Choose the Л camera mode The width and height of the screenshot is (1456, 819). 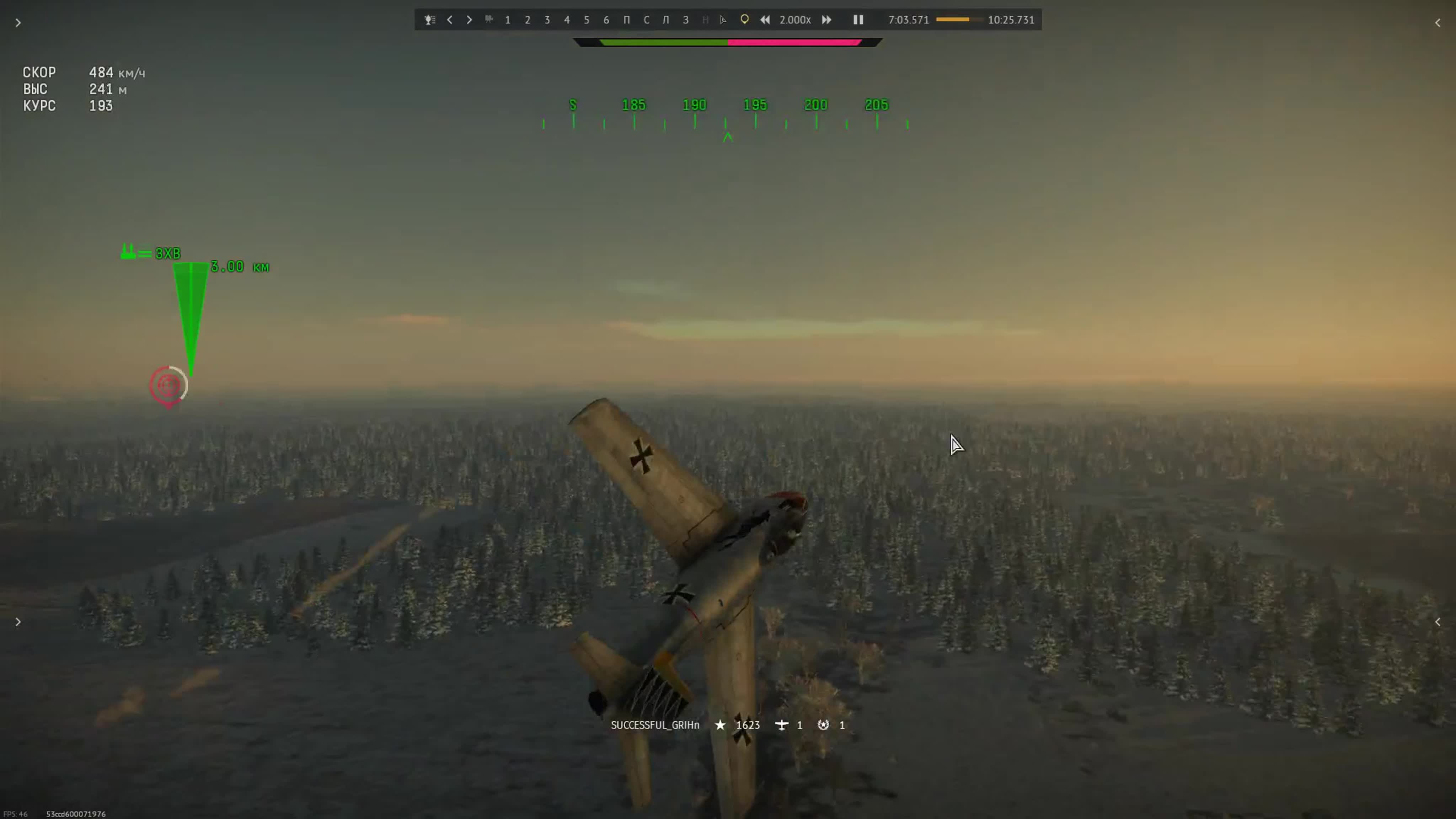tap(666, 20)
